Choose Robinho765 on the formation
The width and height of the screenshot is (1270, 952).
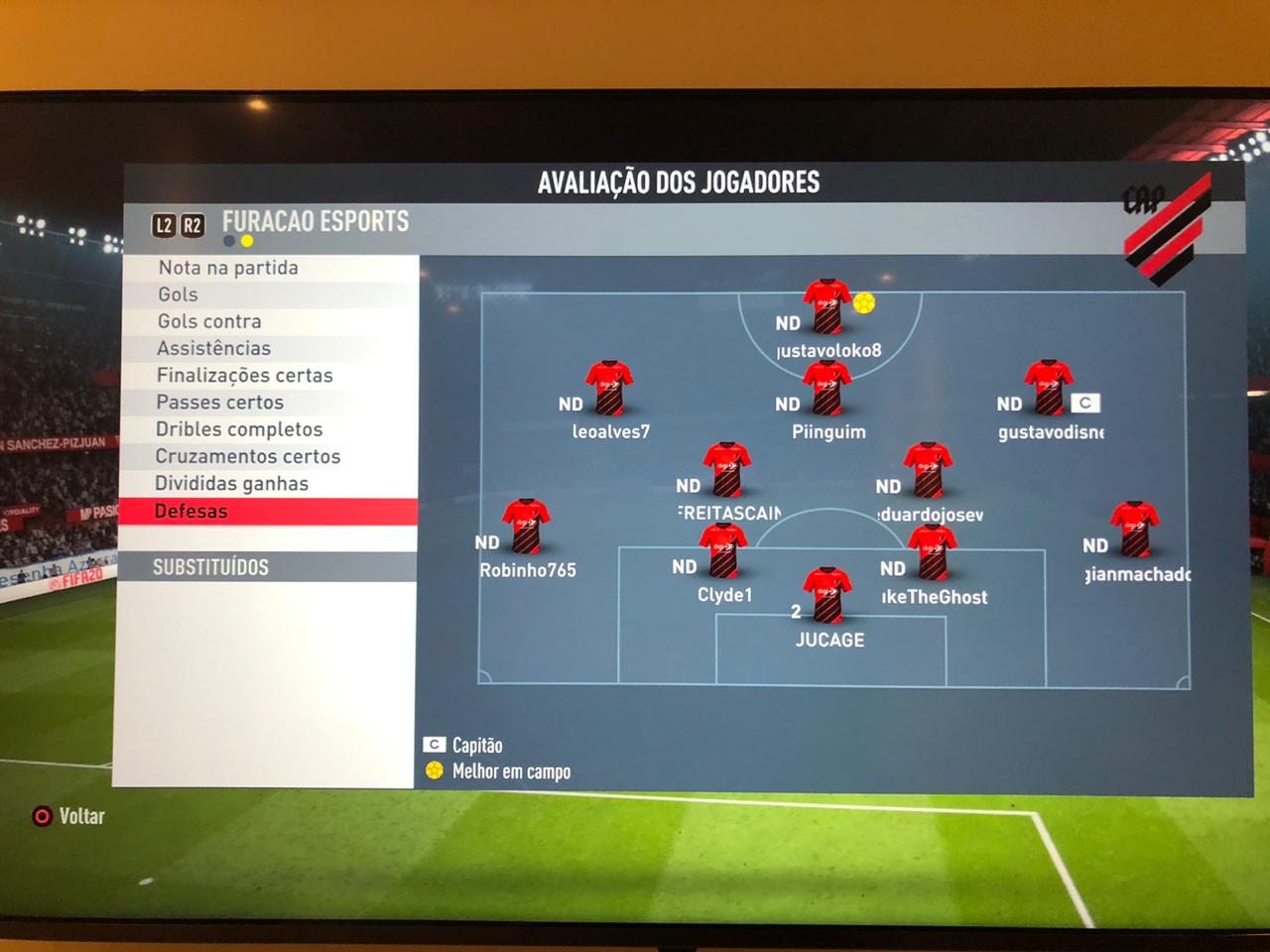coord(526,527)
